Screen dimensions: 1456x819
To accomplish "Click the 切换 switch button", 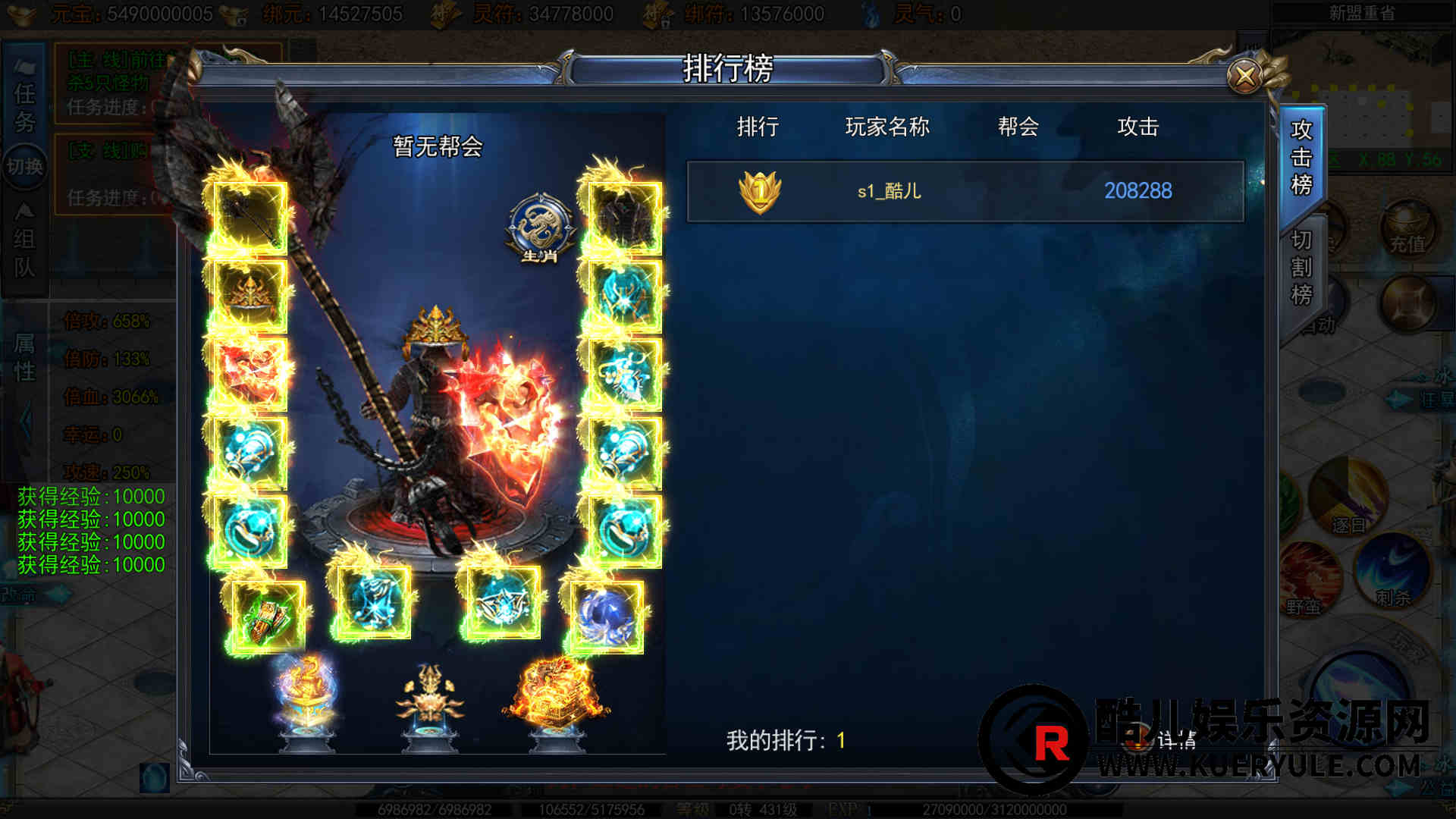I will [x=24, y=166].
